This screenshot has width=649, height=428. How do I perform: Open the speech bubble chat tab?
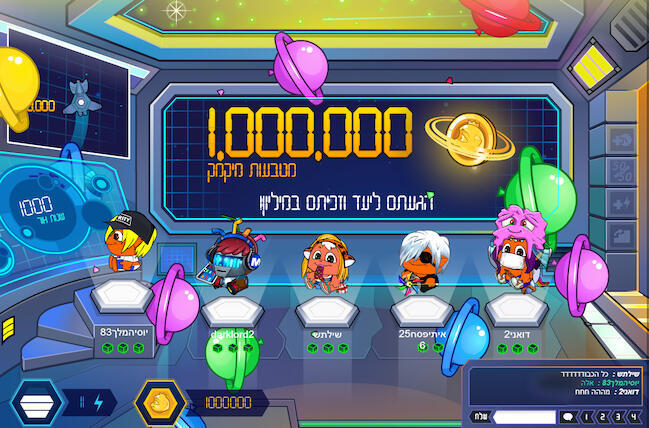point(568,416)
